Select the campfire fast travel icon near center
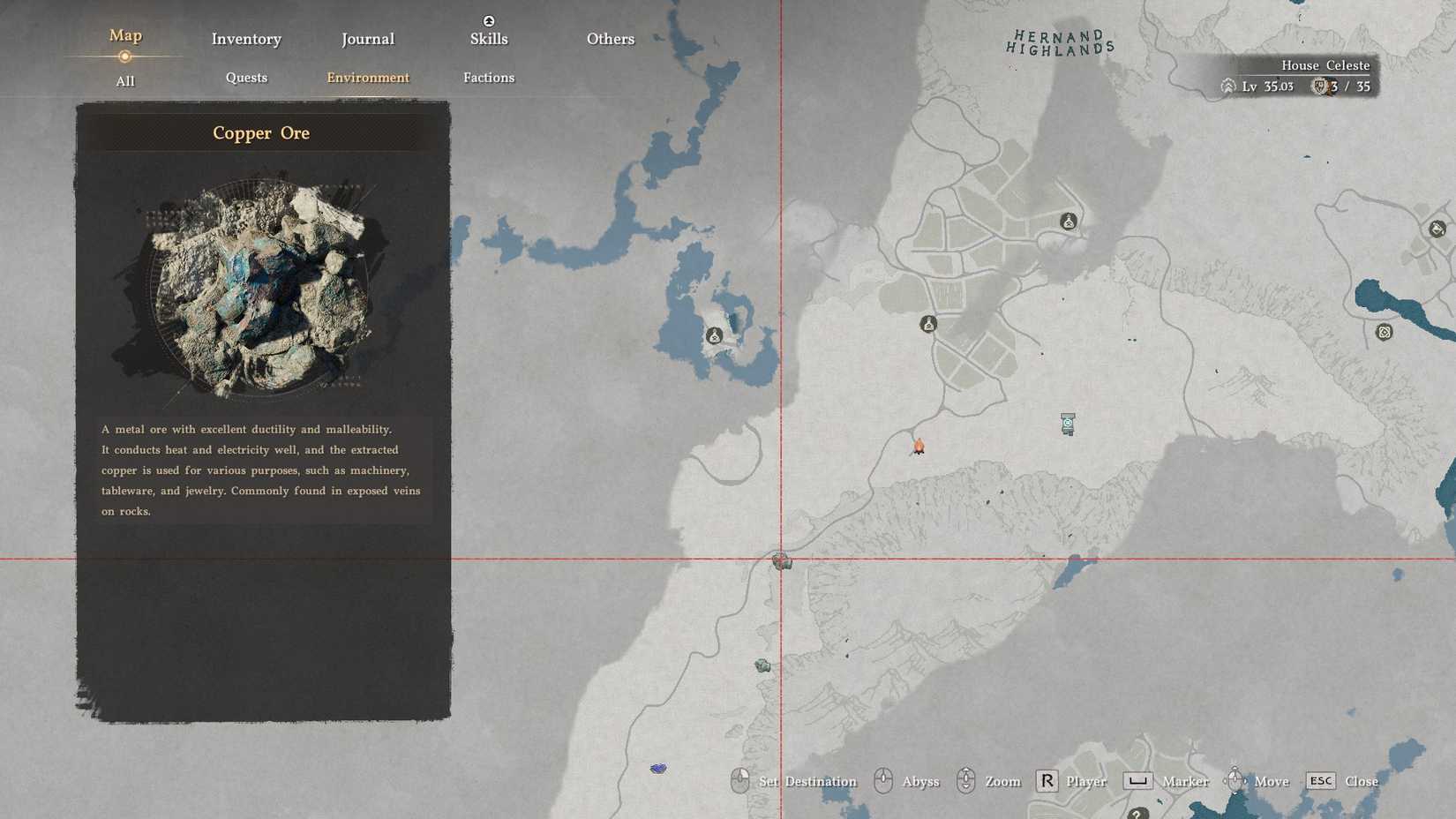1456x819 pixels. pos(919,447)
